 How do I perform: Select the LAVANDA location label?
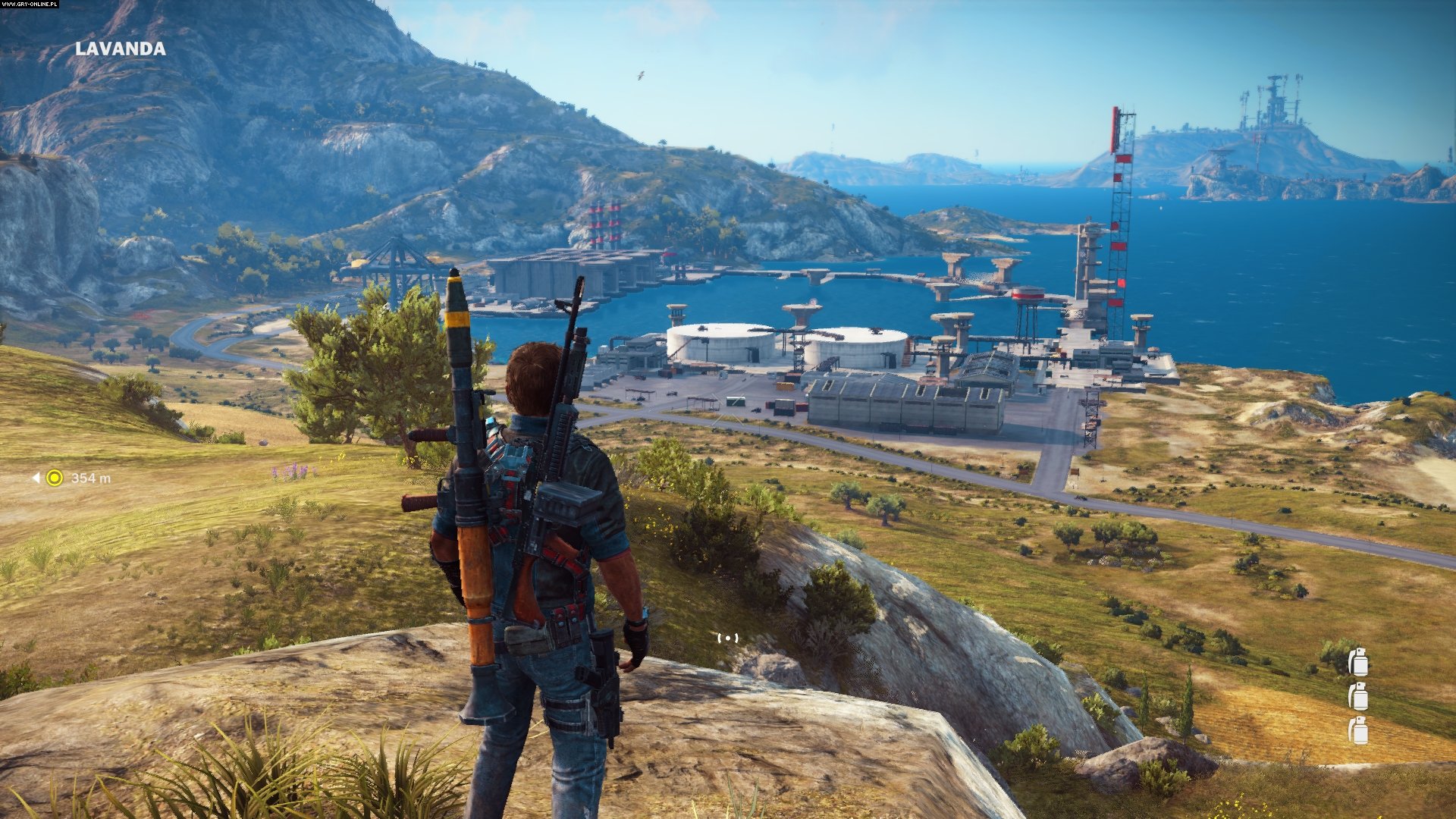[121, 49]
